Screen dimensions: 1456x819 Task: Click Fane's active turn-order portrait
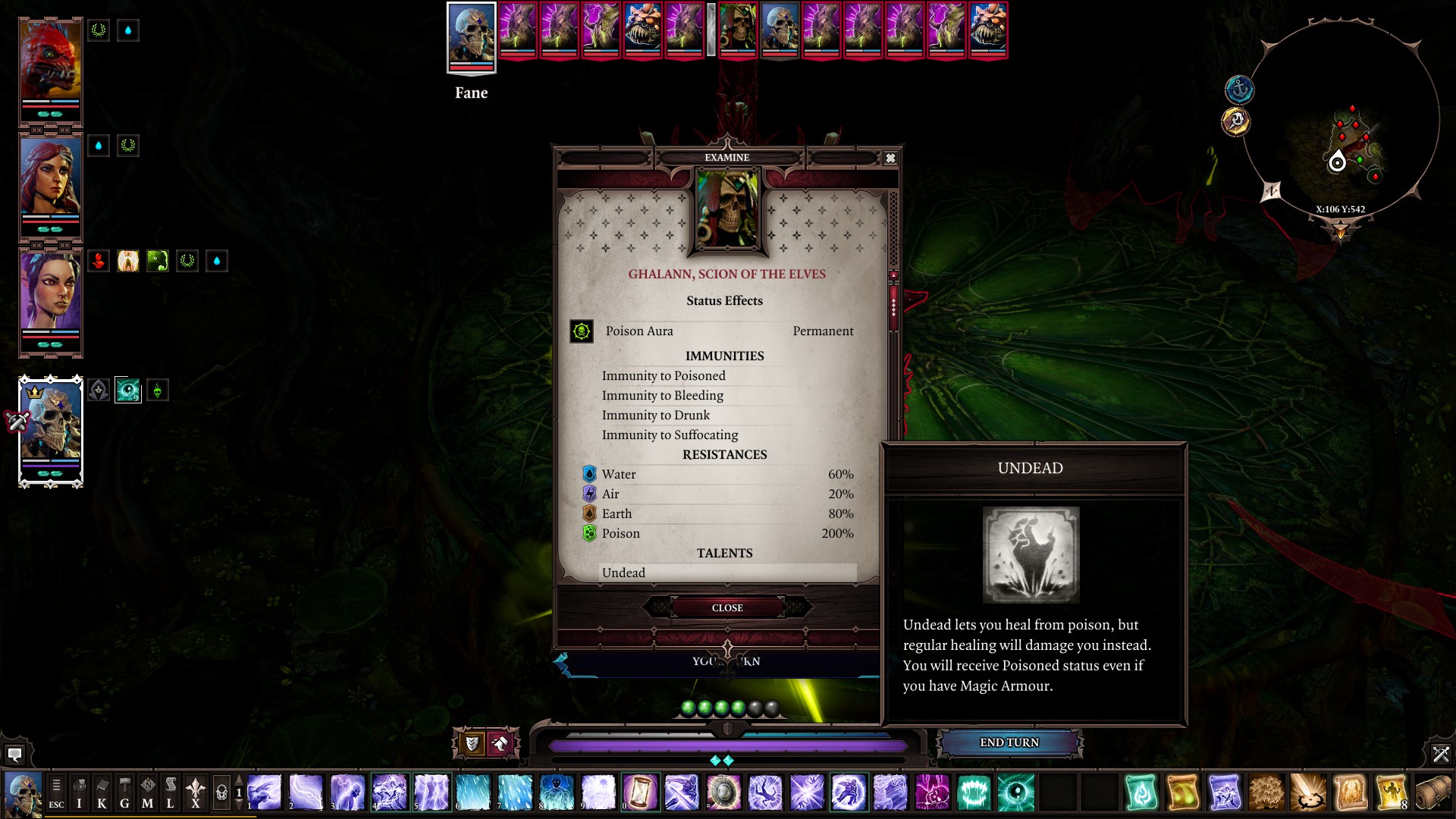point(471,36)
